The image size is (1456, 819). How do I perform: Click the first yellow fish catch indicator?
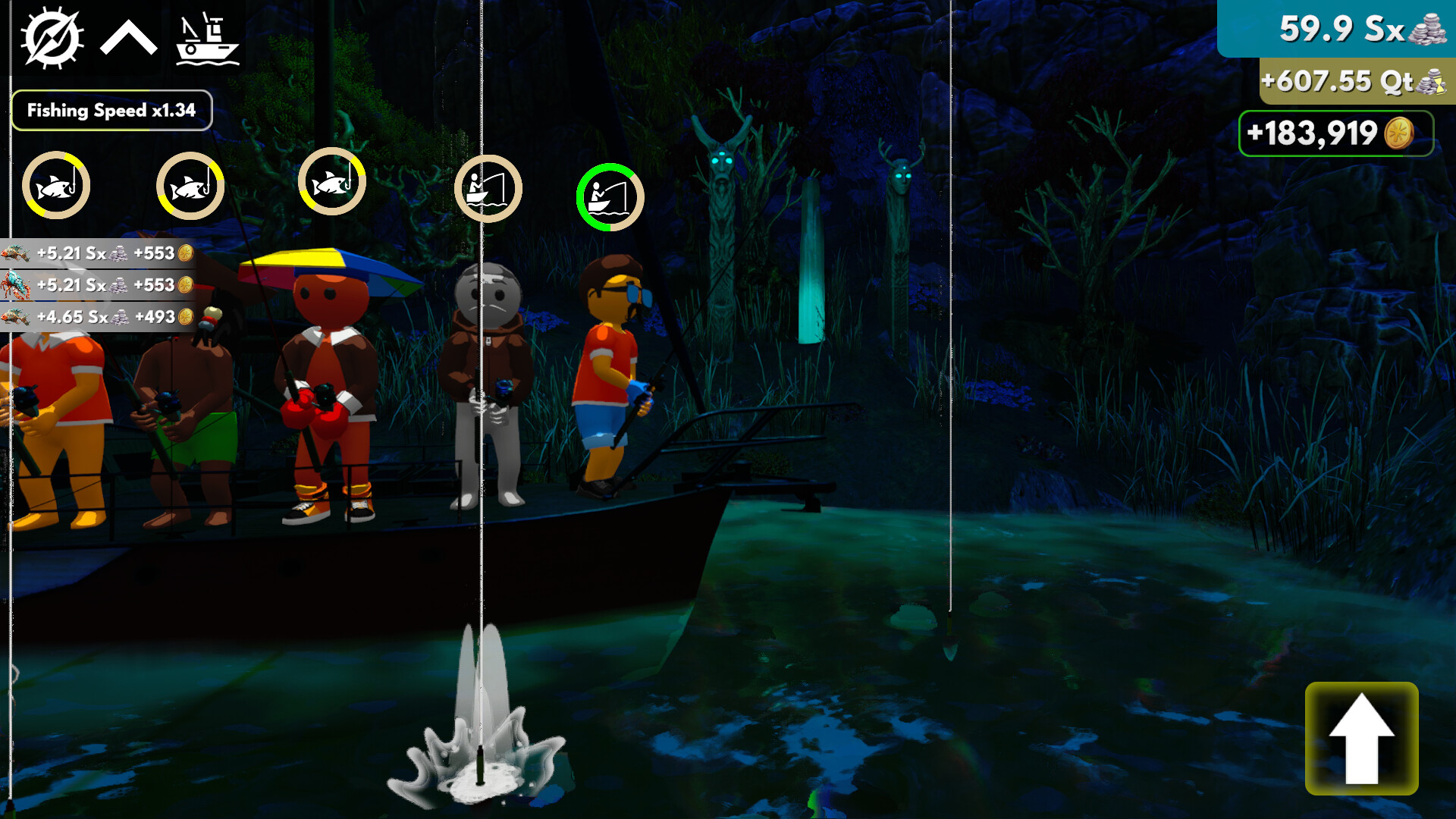tap(55, 184)
